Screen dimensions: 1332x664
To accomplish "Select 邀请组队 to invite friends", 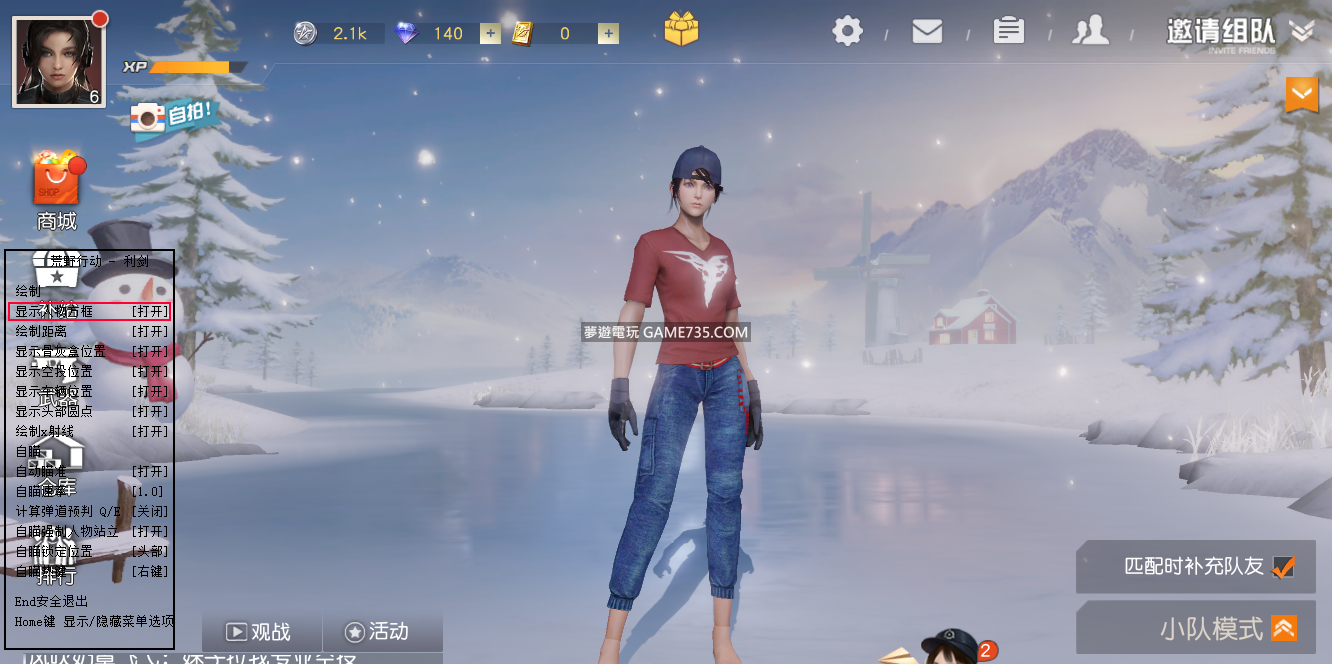I will coord(1220,31).
